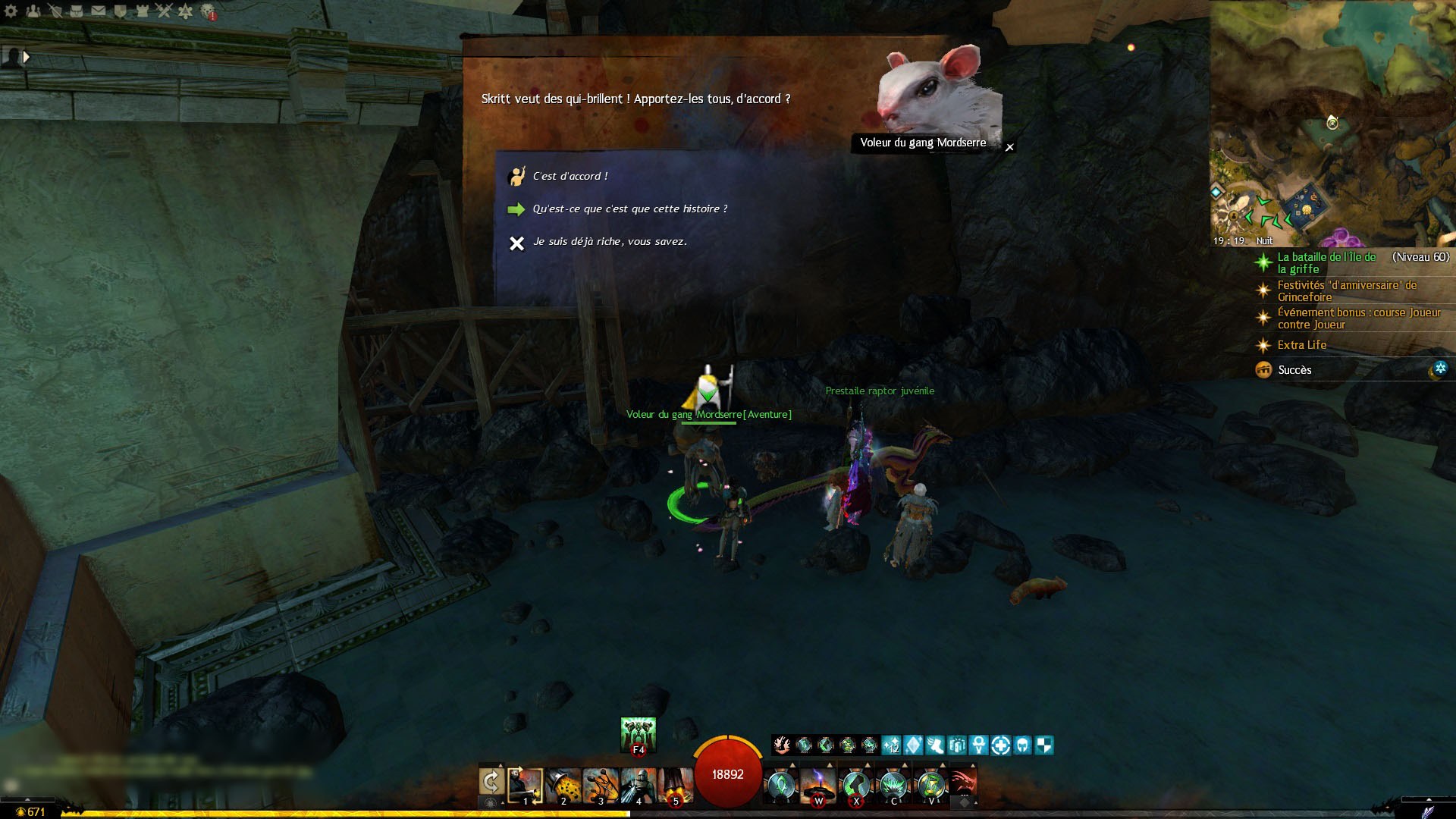This screenshot has height=819, width=1456.
Task: Open the Extra Life tracker entry
Action: tap(1301, 345)
